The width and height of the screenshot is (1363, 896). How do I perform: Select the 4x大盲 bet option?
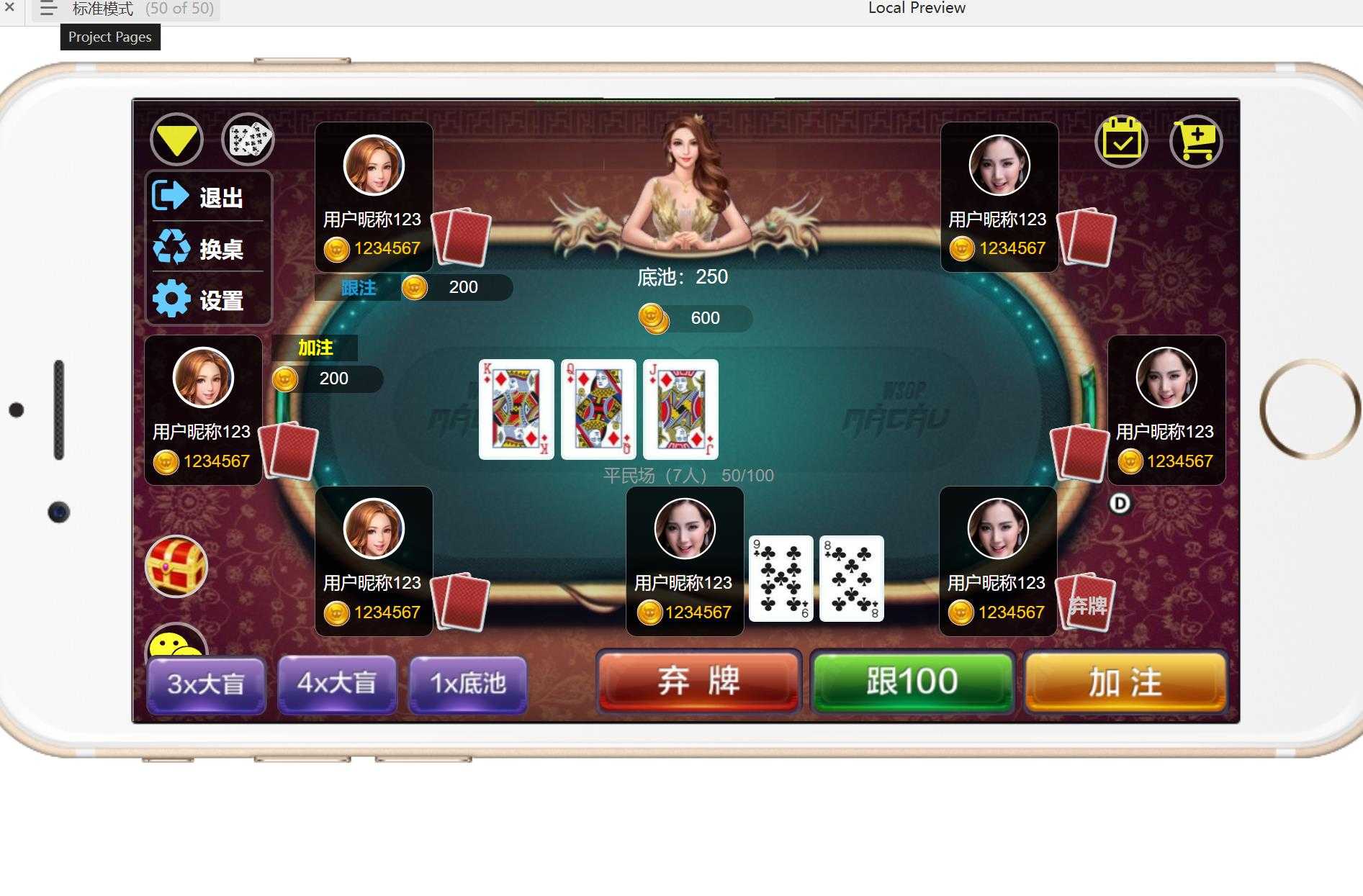[337, 684]
